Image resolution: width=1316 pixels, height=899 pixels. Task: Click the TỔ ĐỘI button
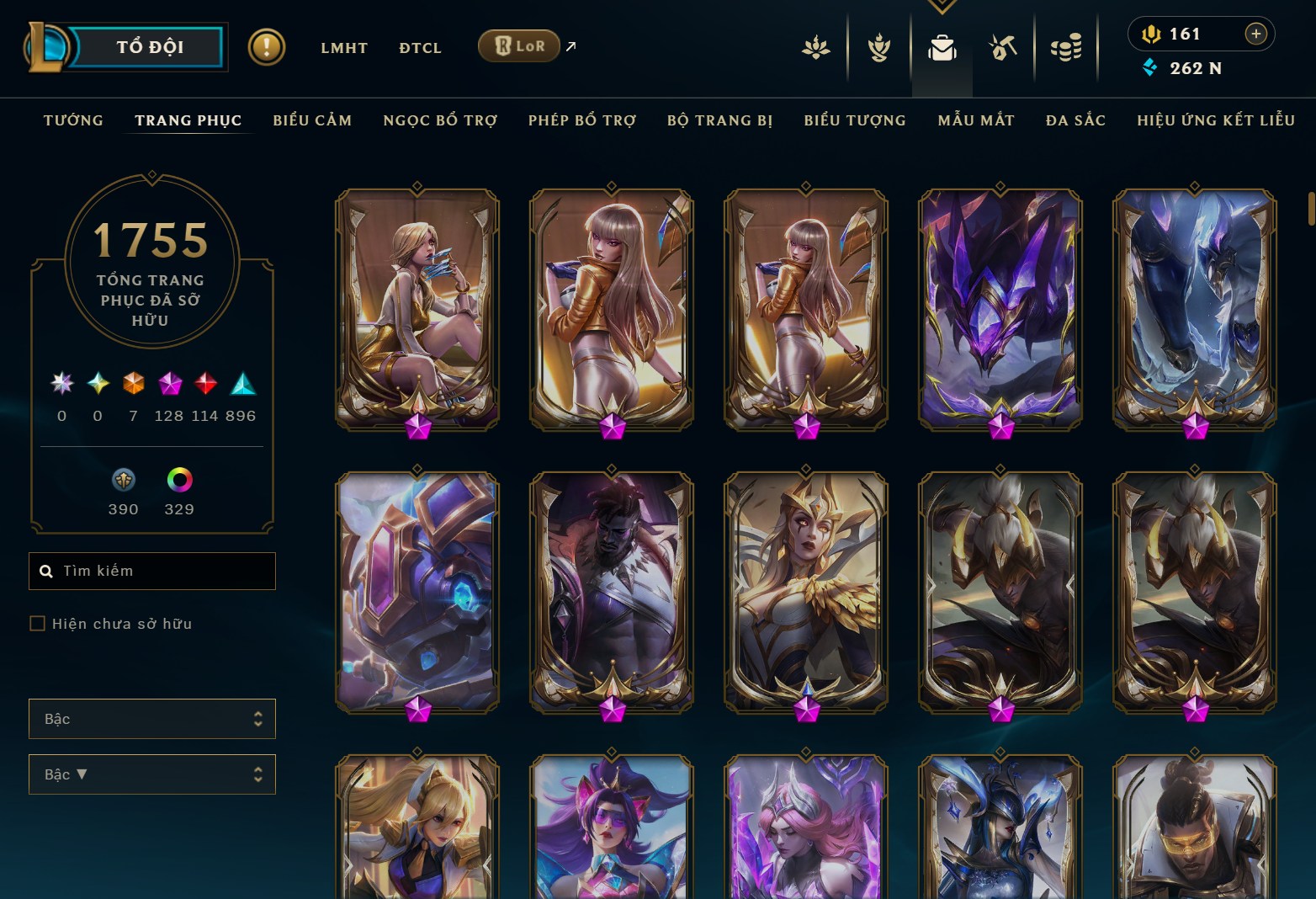click(x=149, y=47)
